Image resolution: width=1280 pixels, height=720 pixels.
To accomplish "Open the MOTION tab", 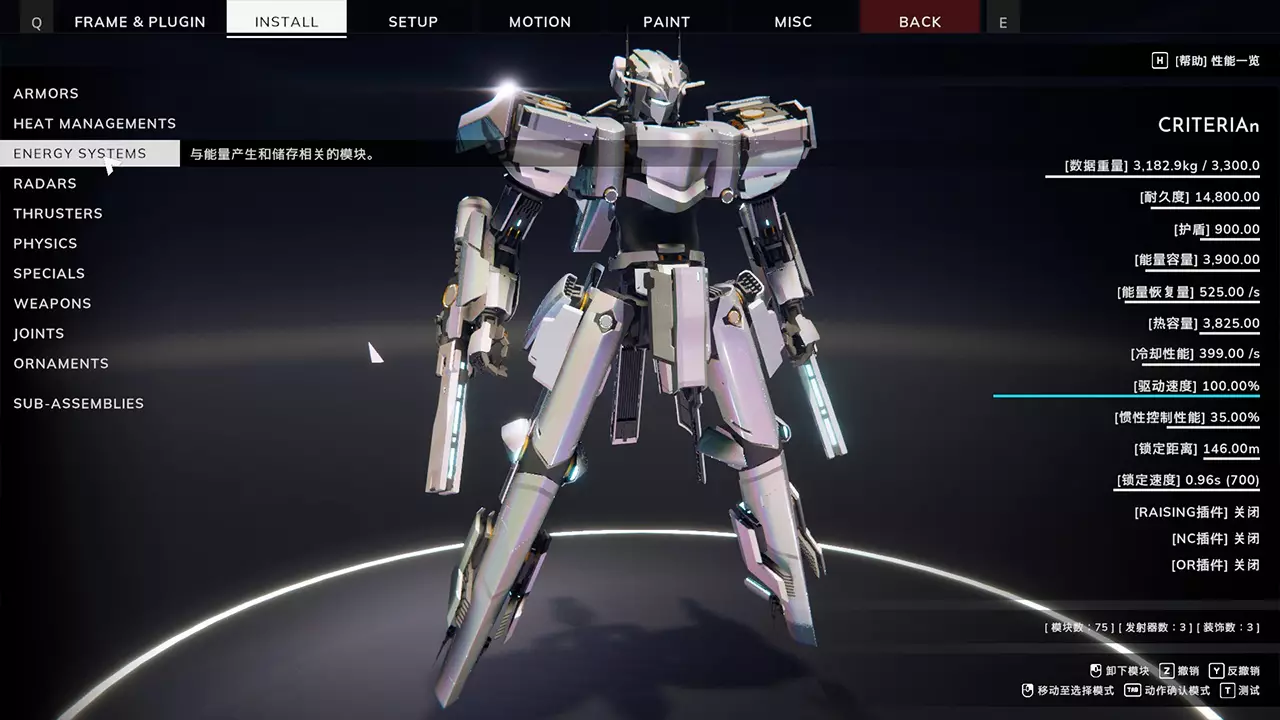I will click(540, 21).
